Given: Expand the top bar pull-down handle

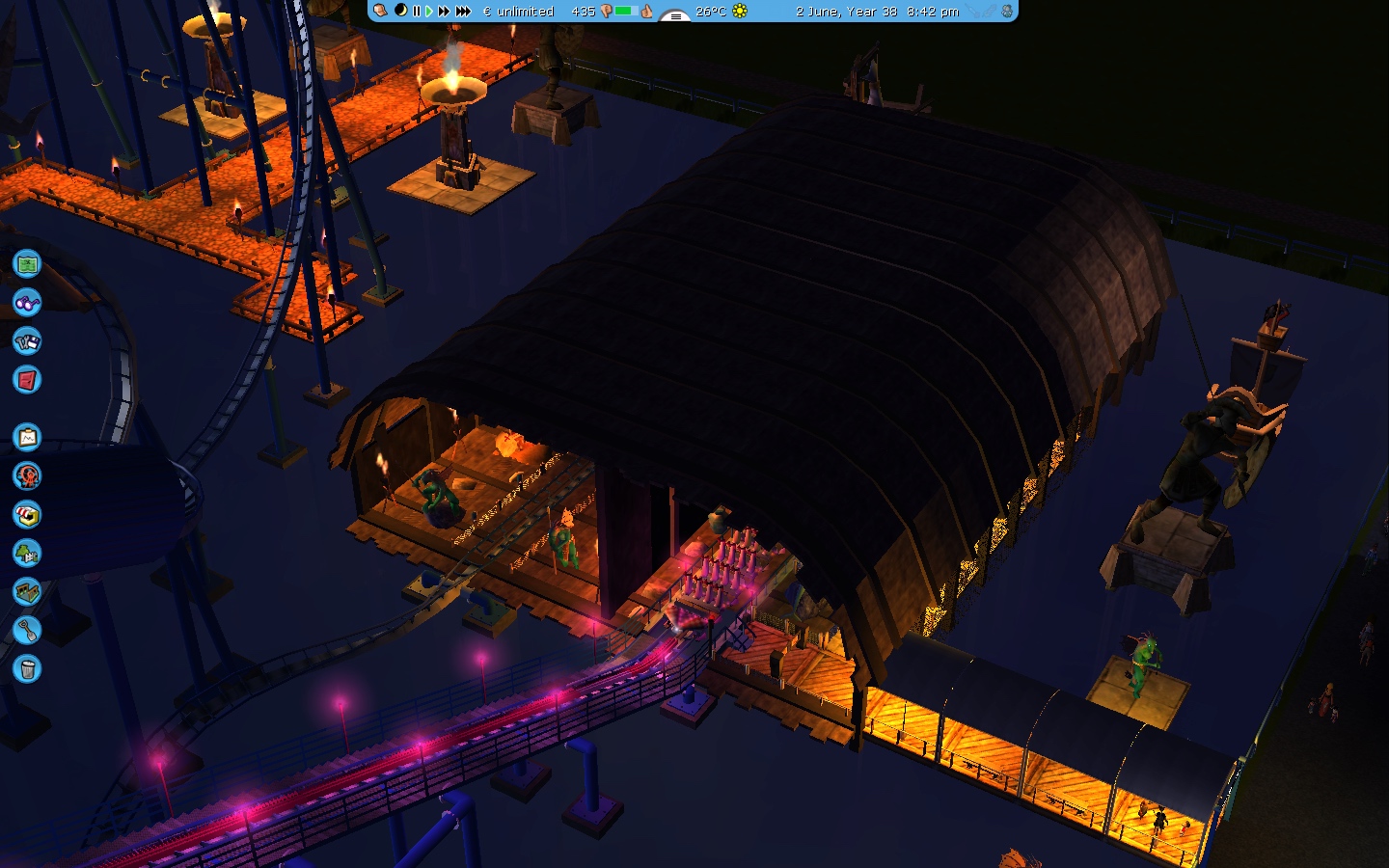Looking at the screenshot, I should click(674, 16).
